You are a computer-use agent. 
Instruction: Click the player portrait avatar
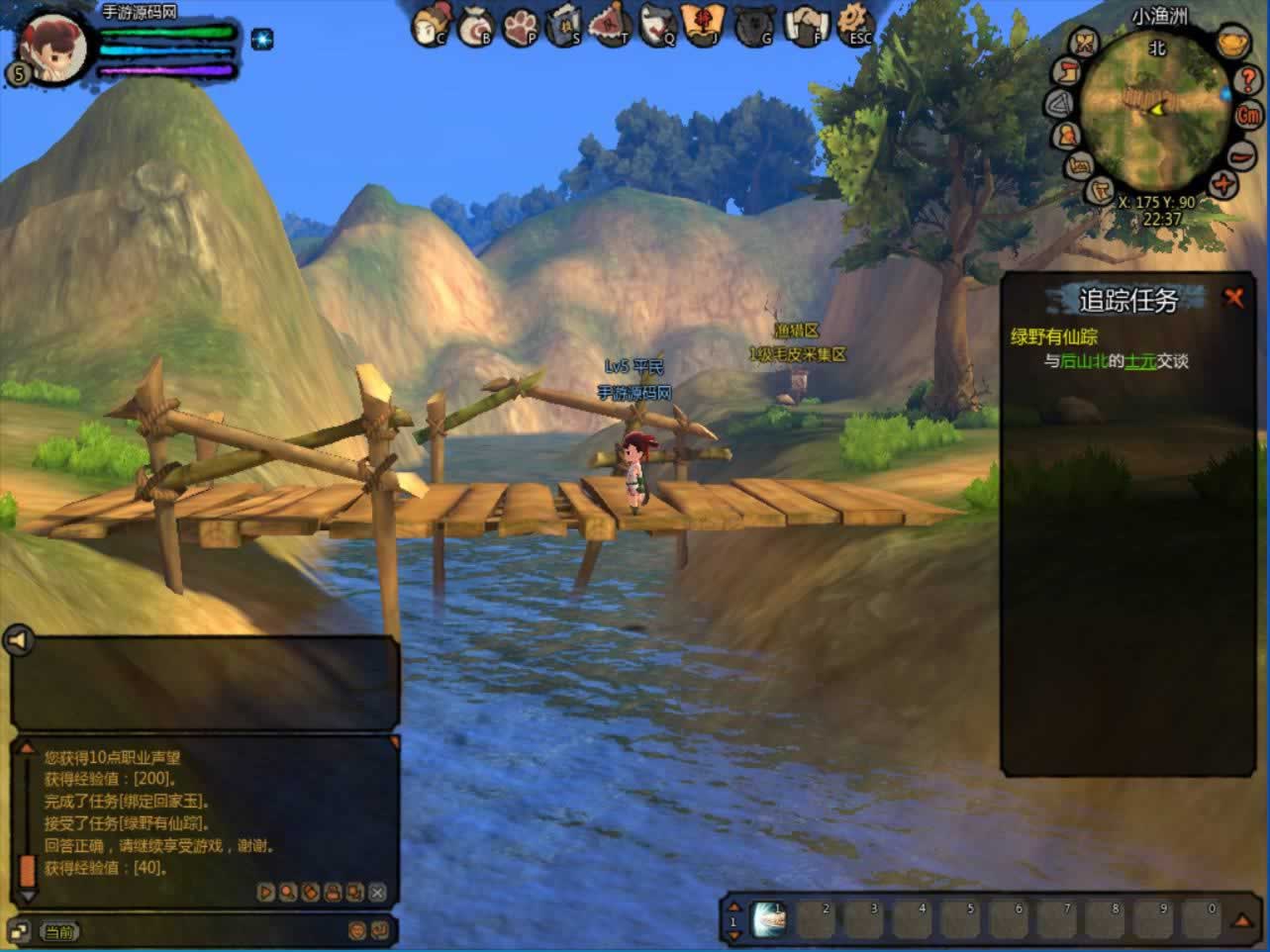click(x=51, y=45)
